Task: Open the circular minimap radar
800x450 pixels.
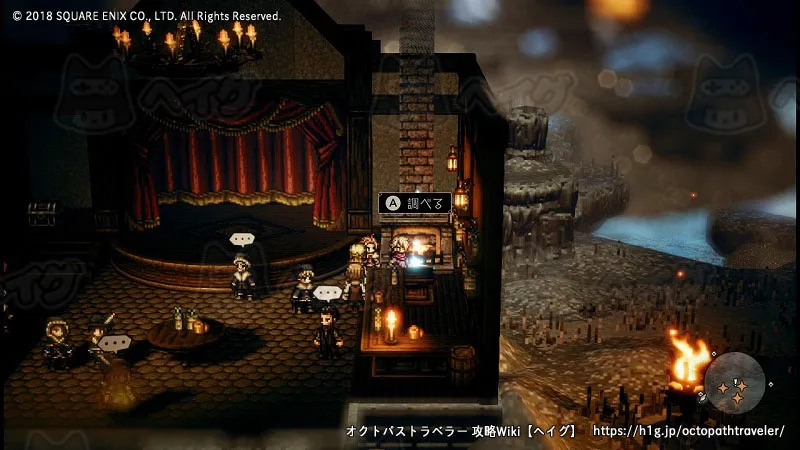Action: [x=735, y=384]
